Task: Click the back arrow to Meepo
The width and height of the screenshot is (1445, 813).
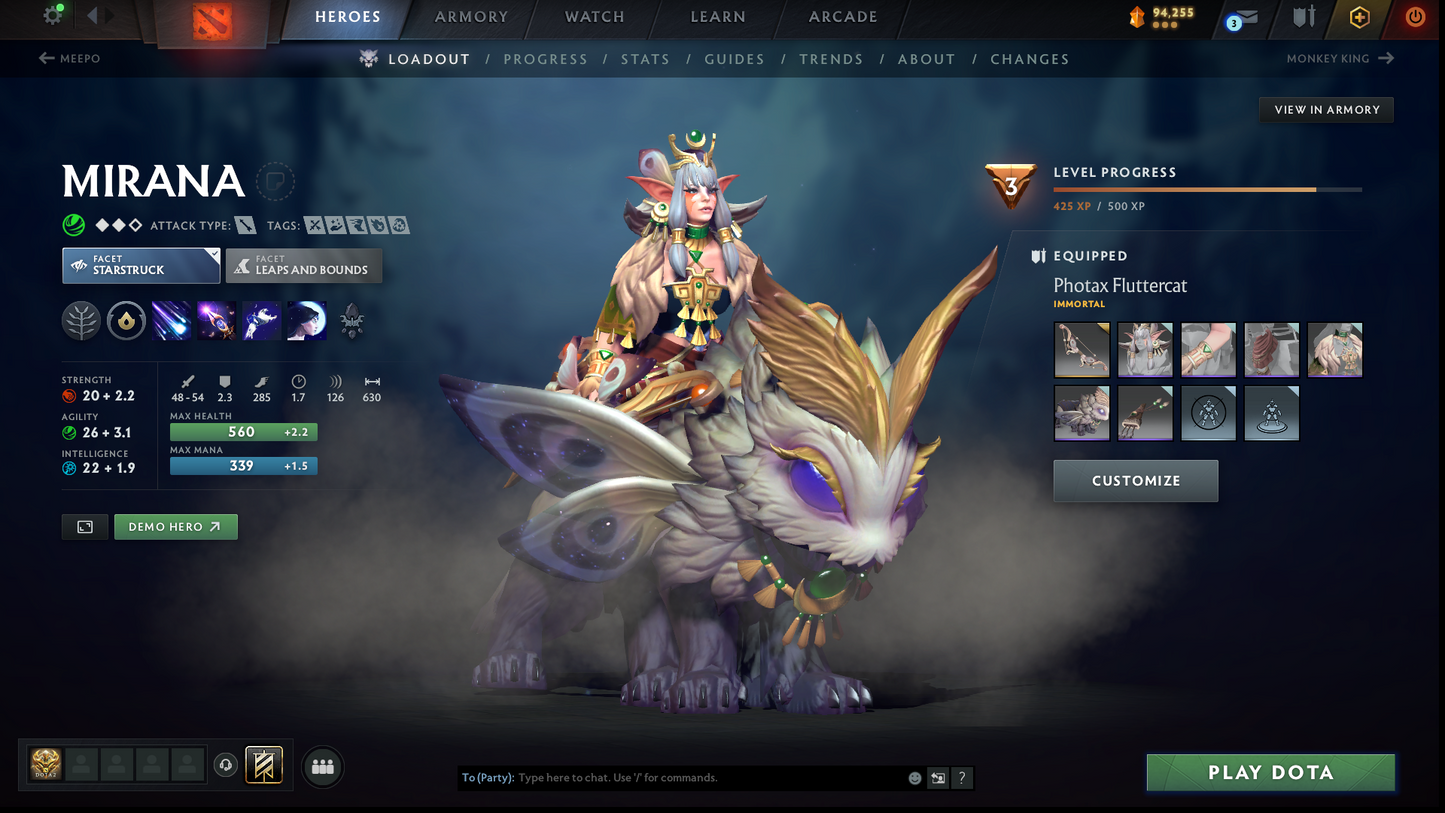Action: coord(69,58)
